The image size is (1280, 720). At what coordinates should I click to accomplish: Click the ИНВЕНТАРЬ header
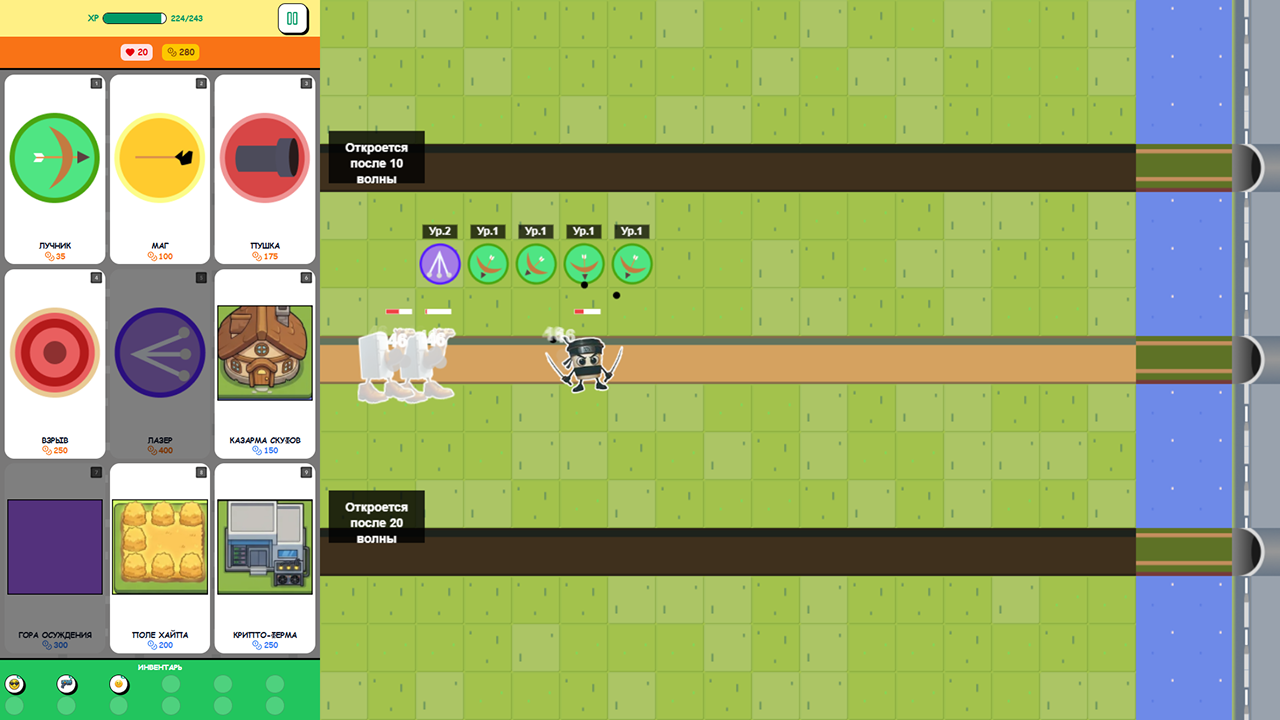click(x=160, y=668)
